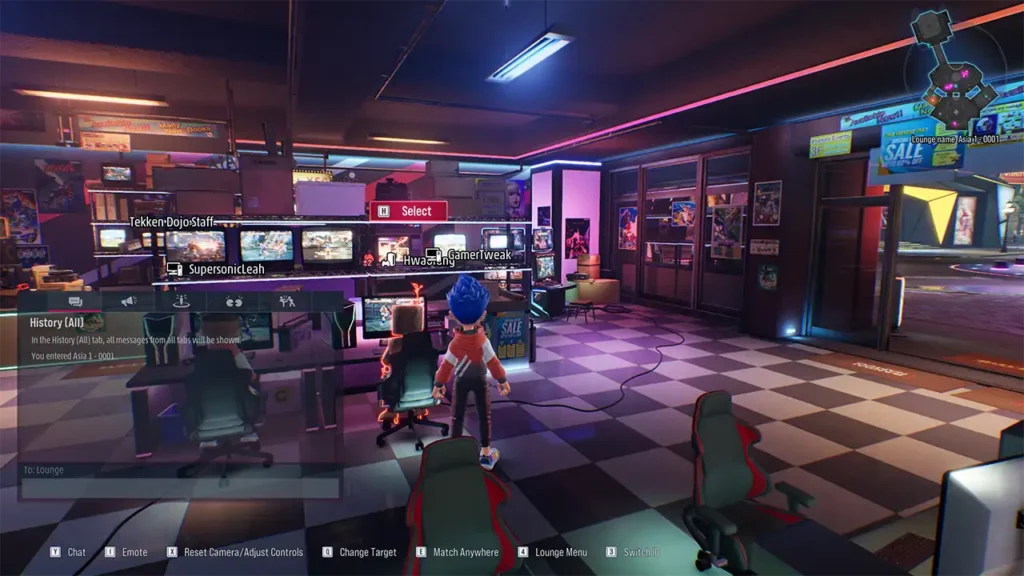This screenshot has width=1024, height=576.
Task: Switch to the two-faces chat tab
Action: pyautogui.click(x=234, y=301)
